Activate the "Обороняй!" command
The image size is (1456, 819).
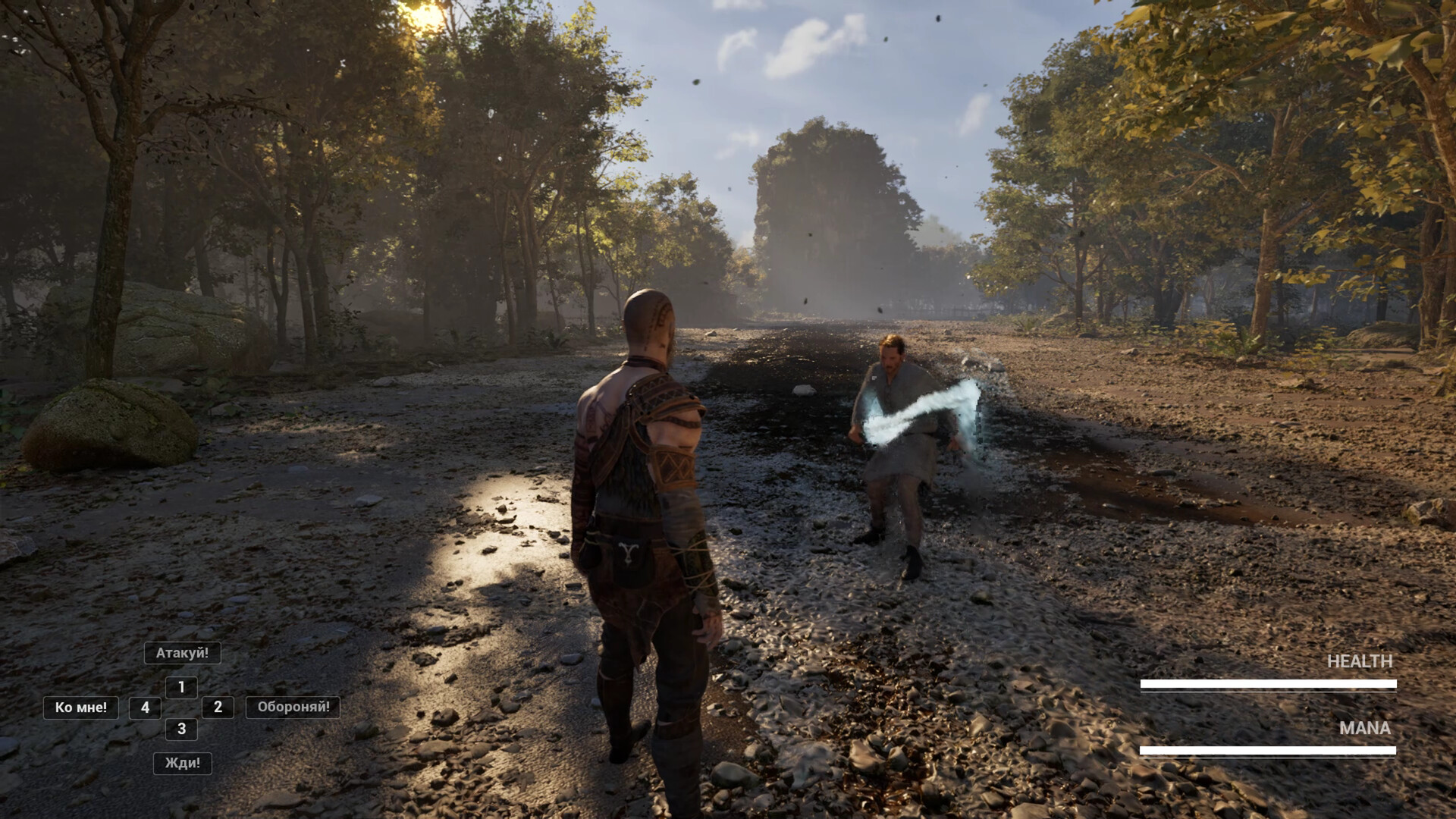pyautogui.click(x=293, y=708)
